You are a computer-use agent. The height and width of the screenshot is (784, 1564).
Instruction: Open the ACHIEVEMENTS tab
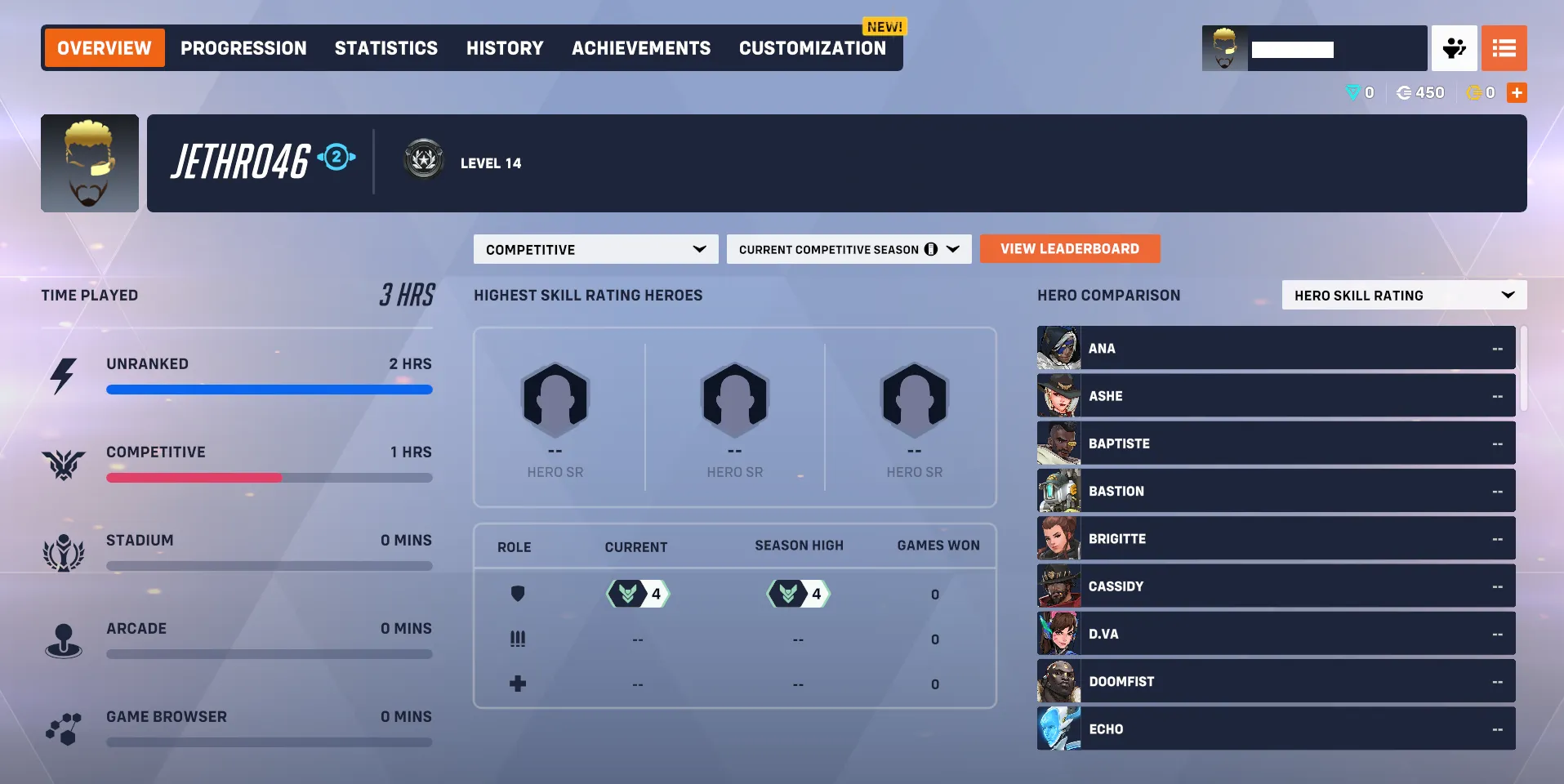coord(640,48)
